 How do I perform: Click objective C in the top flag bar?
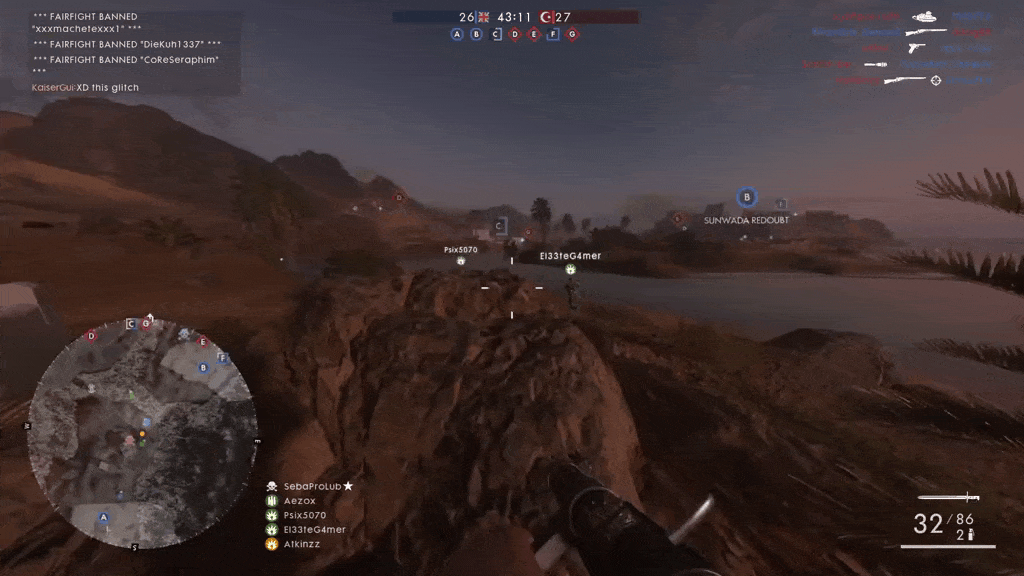click(x=496, y=34)
